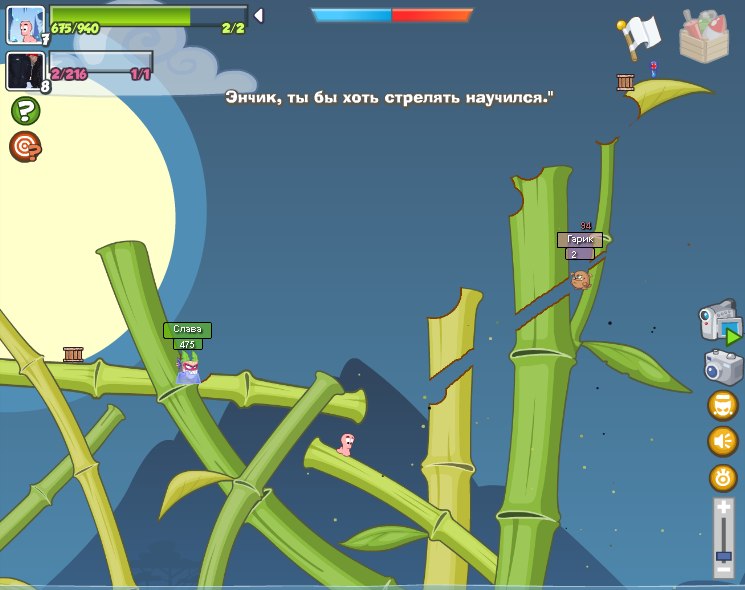Viewport: 745px width, 590px height.
Task: Open settings with the orange gear button
Action: (722, 477)
